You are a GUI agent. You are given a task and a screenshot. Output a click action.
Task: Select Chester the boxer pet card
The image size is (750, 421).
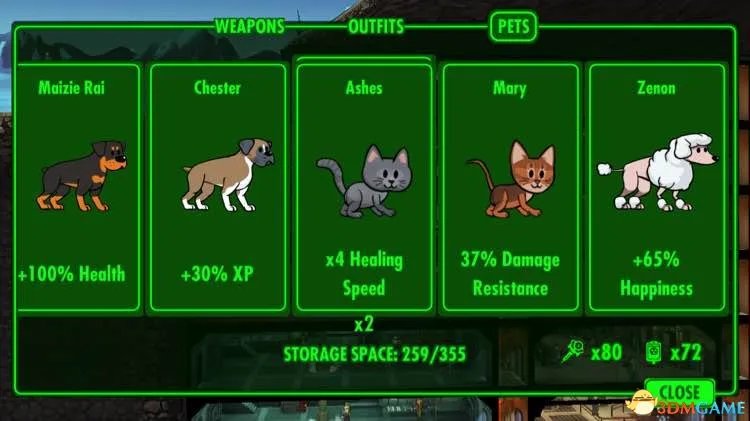point(217,188)
